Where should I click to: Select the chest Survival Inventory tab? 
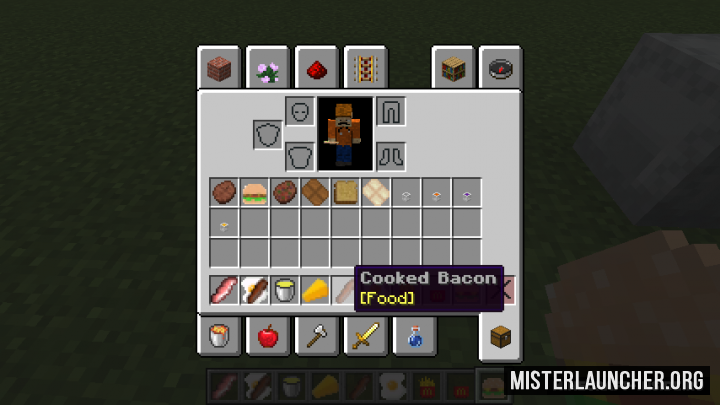point(500,338)
